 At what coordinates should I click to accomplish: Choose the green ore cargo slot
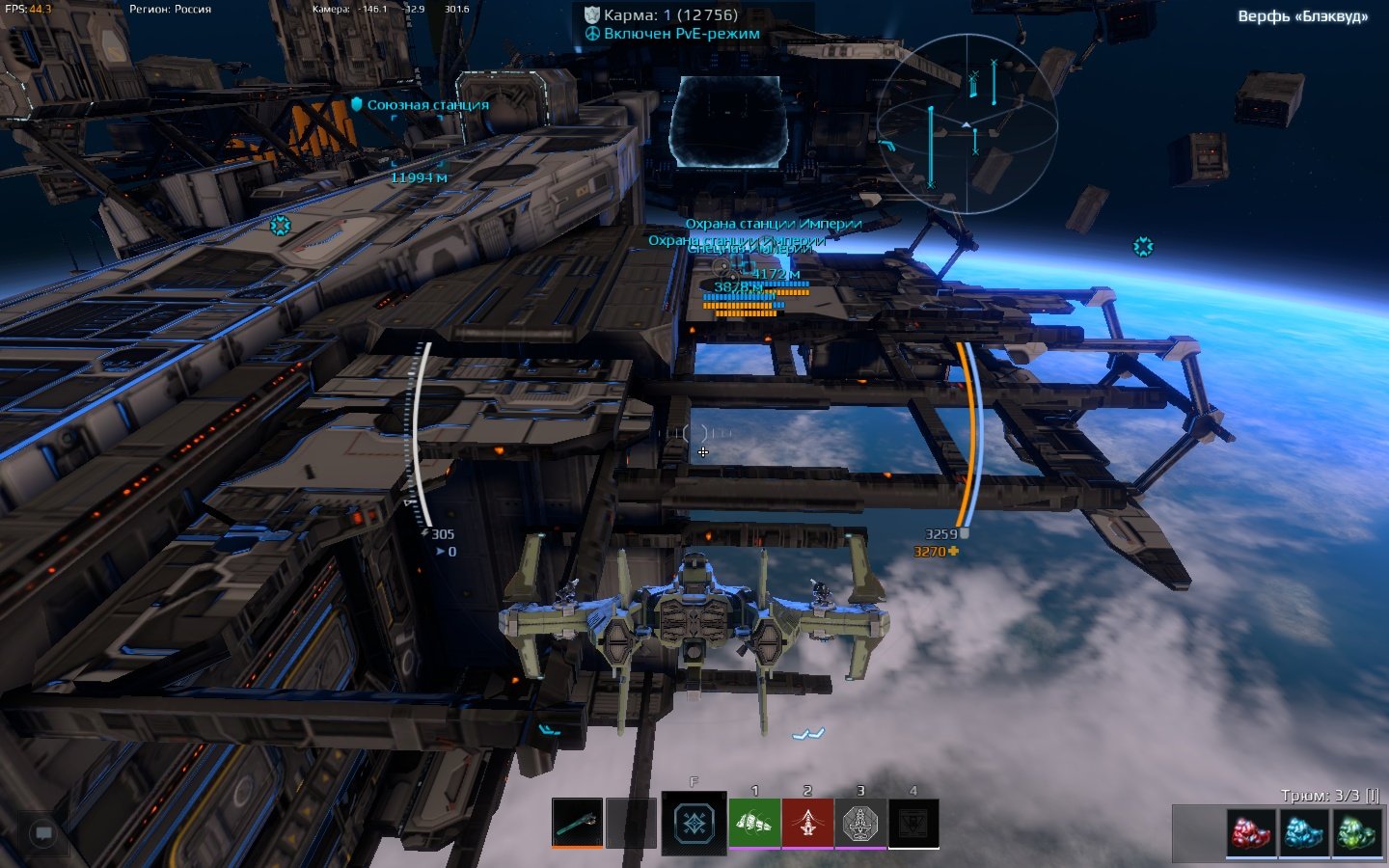coord(1356,832)
